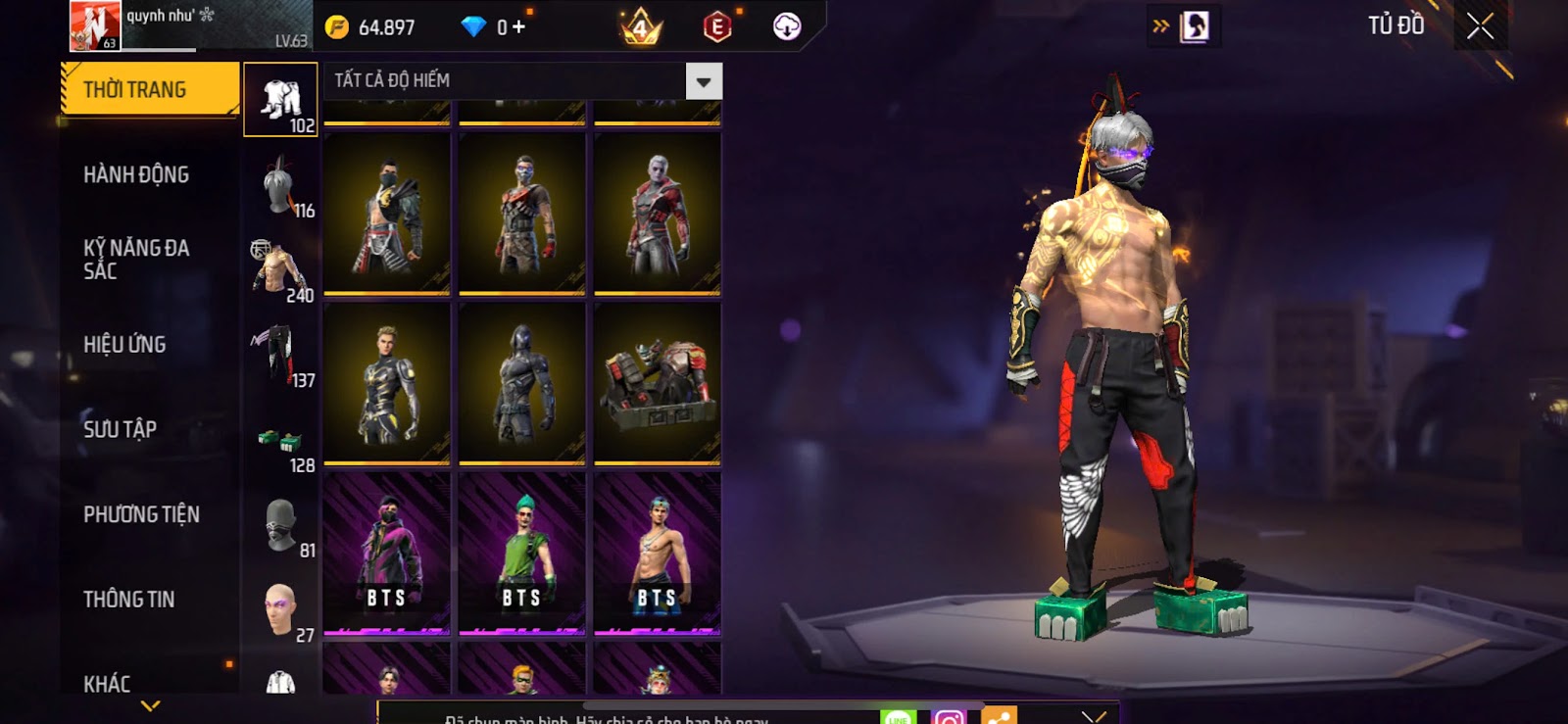Viewport: 1568px width, 724px height.
Task: Switch to the THÔNG TIN tab
Action: pyautogui.click(x=128, y=599)
